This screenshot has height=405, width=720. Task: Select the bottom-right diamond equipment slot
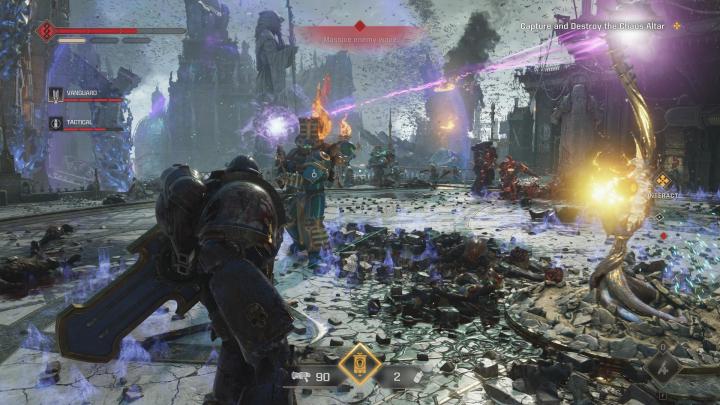point(661,367)
